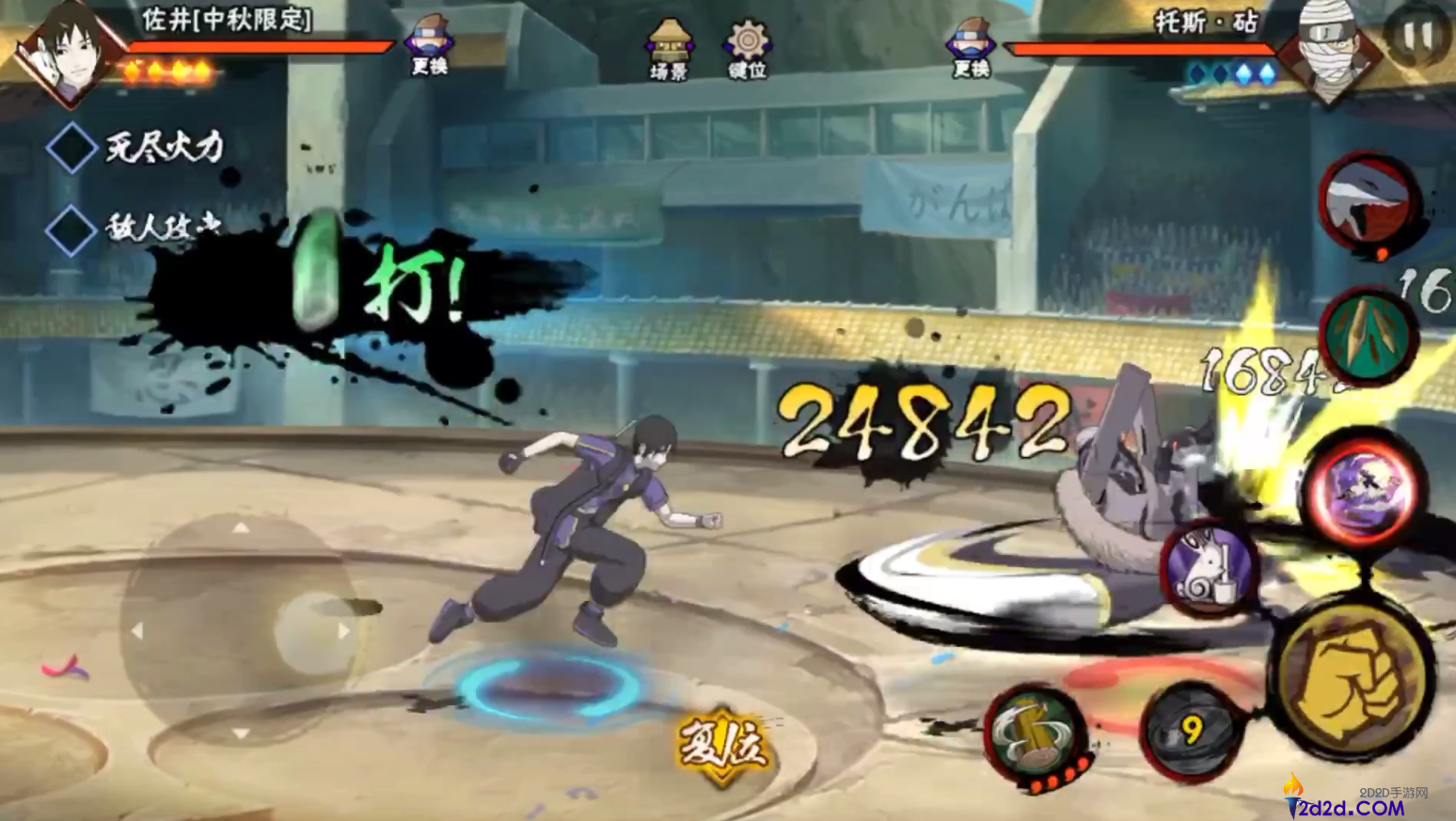
Task: Activate the white rabbit summon icon
Action: [1210, 568]
